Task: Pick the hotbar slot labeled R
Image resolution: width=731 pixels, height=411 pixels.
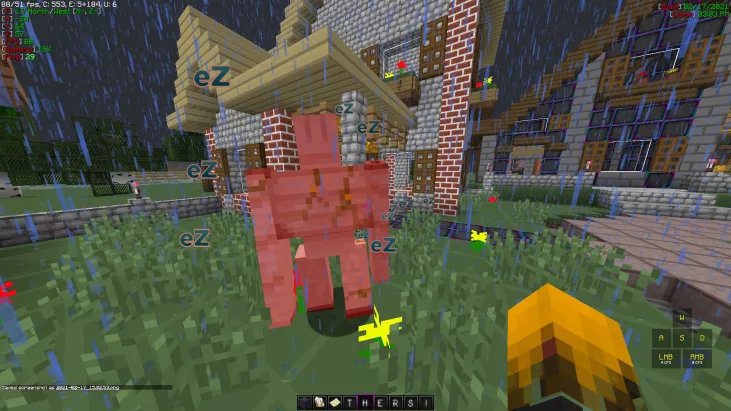Action: pos(395,403)
